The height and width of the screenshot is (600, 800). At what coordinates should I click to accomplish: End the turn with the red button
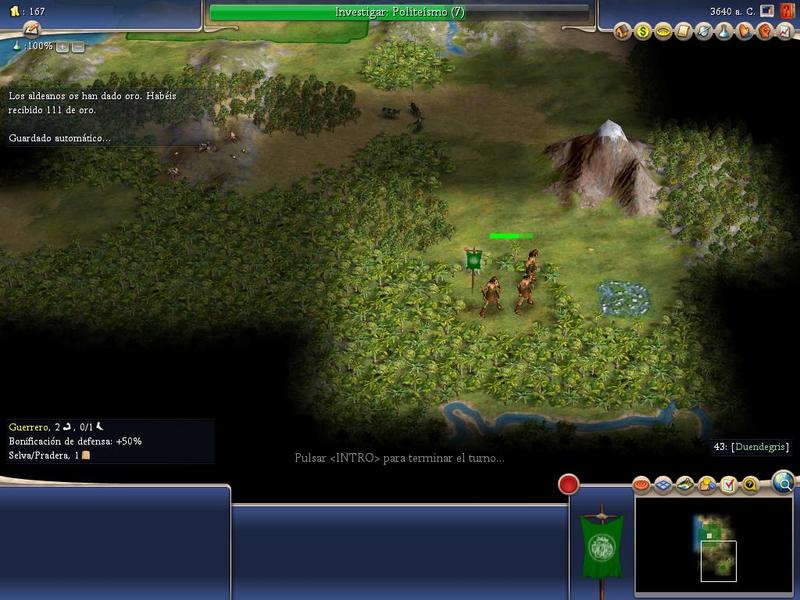[569, 485]
